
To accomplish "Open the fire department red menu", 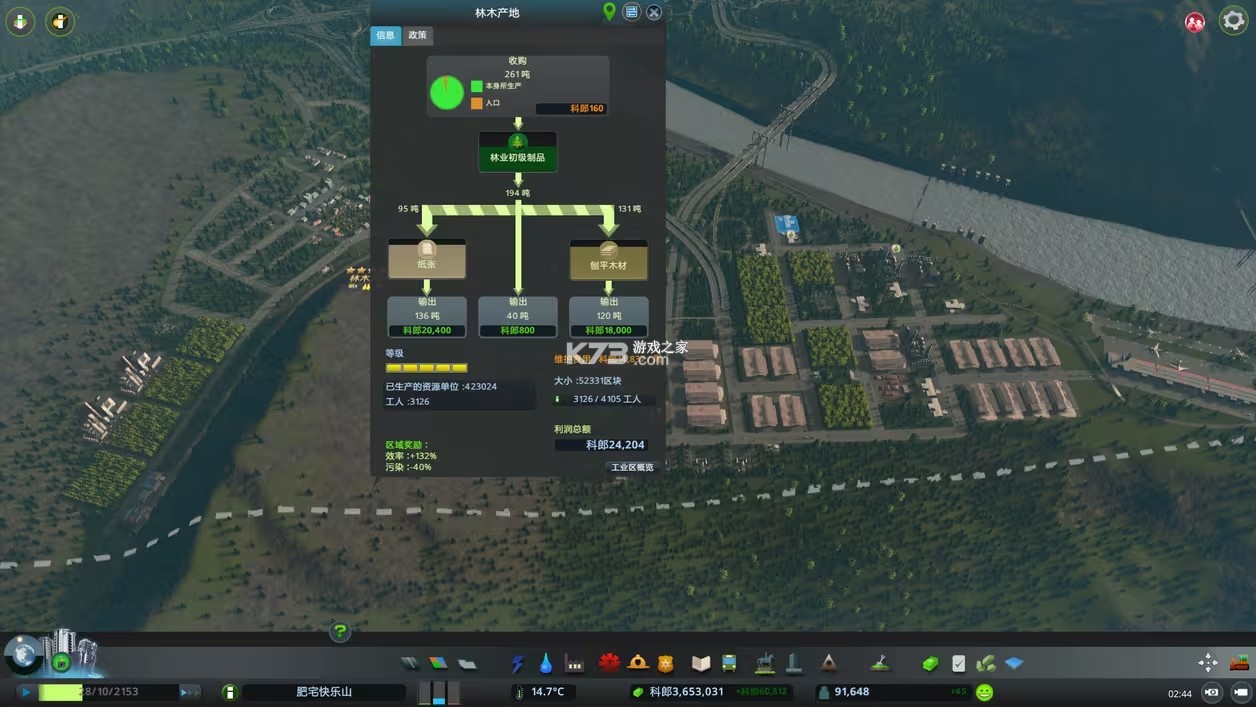I will point(609,662).
